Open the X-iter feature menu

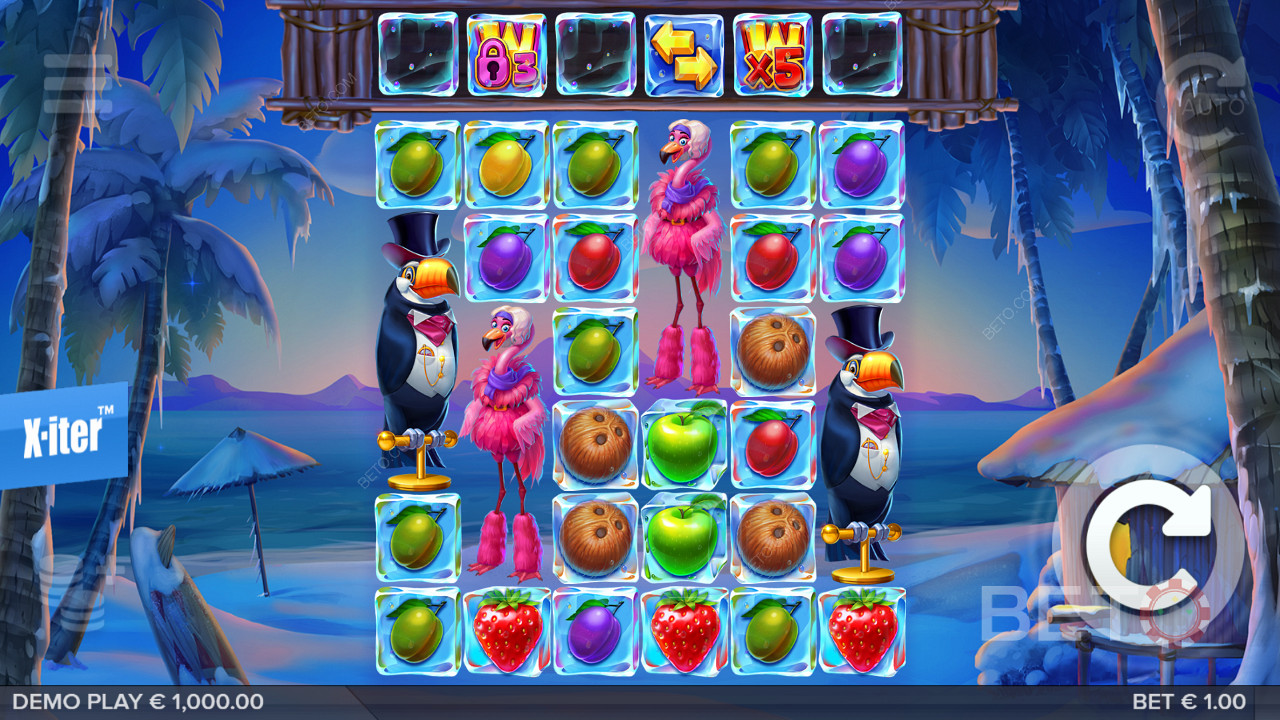coord(63,436)
